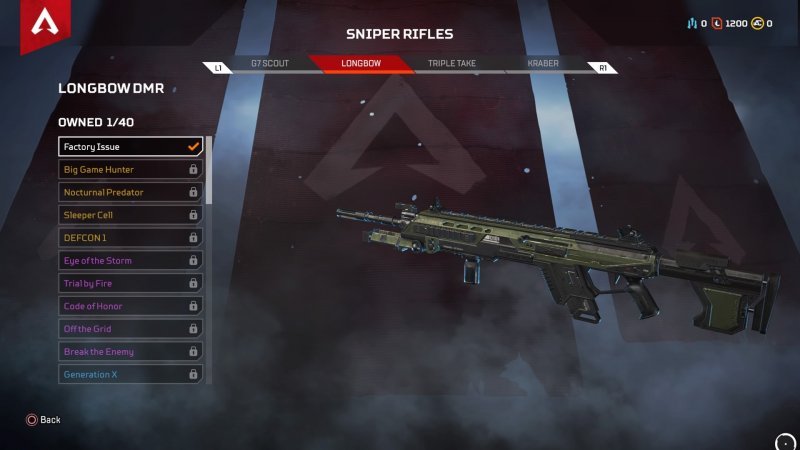Preview the Nocturnal Predator skin
The image size is (800, 450).
tap(130, 192)
